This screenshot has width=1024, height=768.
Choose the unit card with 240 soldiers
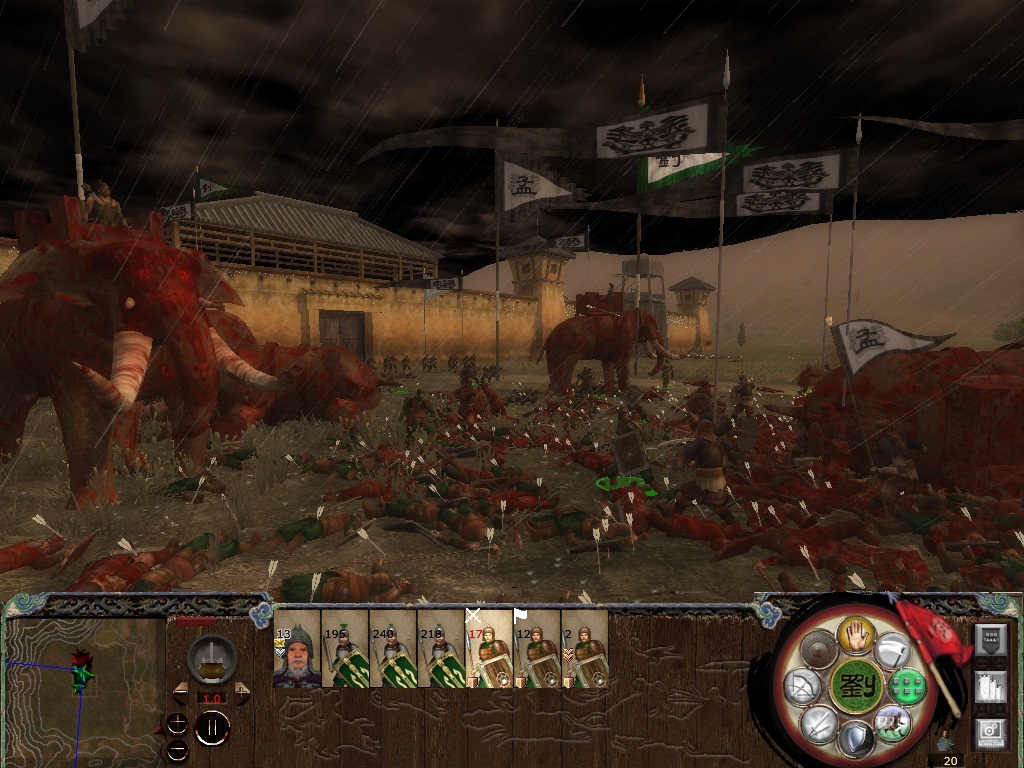coord(393,649)
